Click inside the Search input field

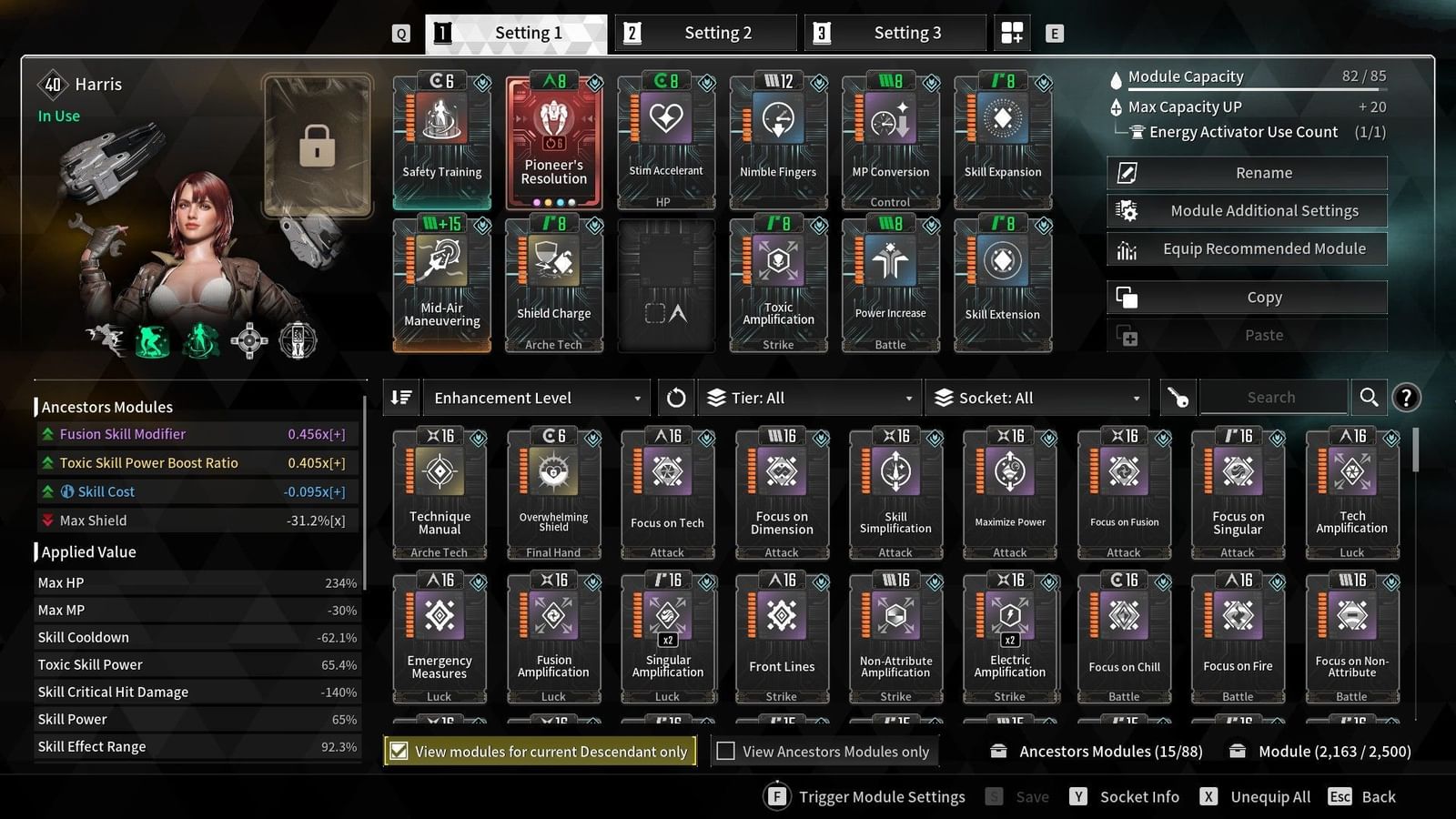click(x=1271, y=397)
